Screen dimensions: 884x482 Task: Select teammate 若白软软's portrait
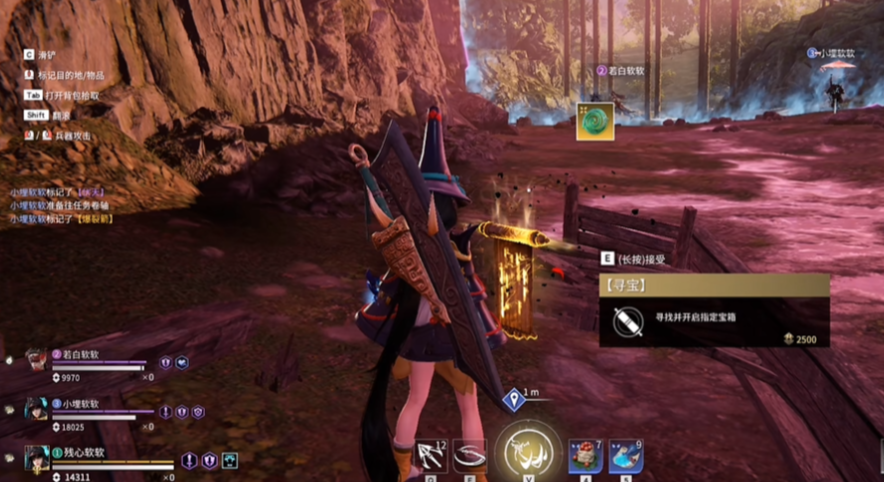36,361
